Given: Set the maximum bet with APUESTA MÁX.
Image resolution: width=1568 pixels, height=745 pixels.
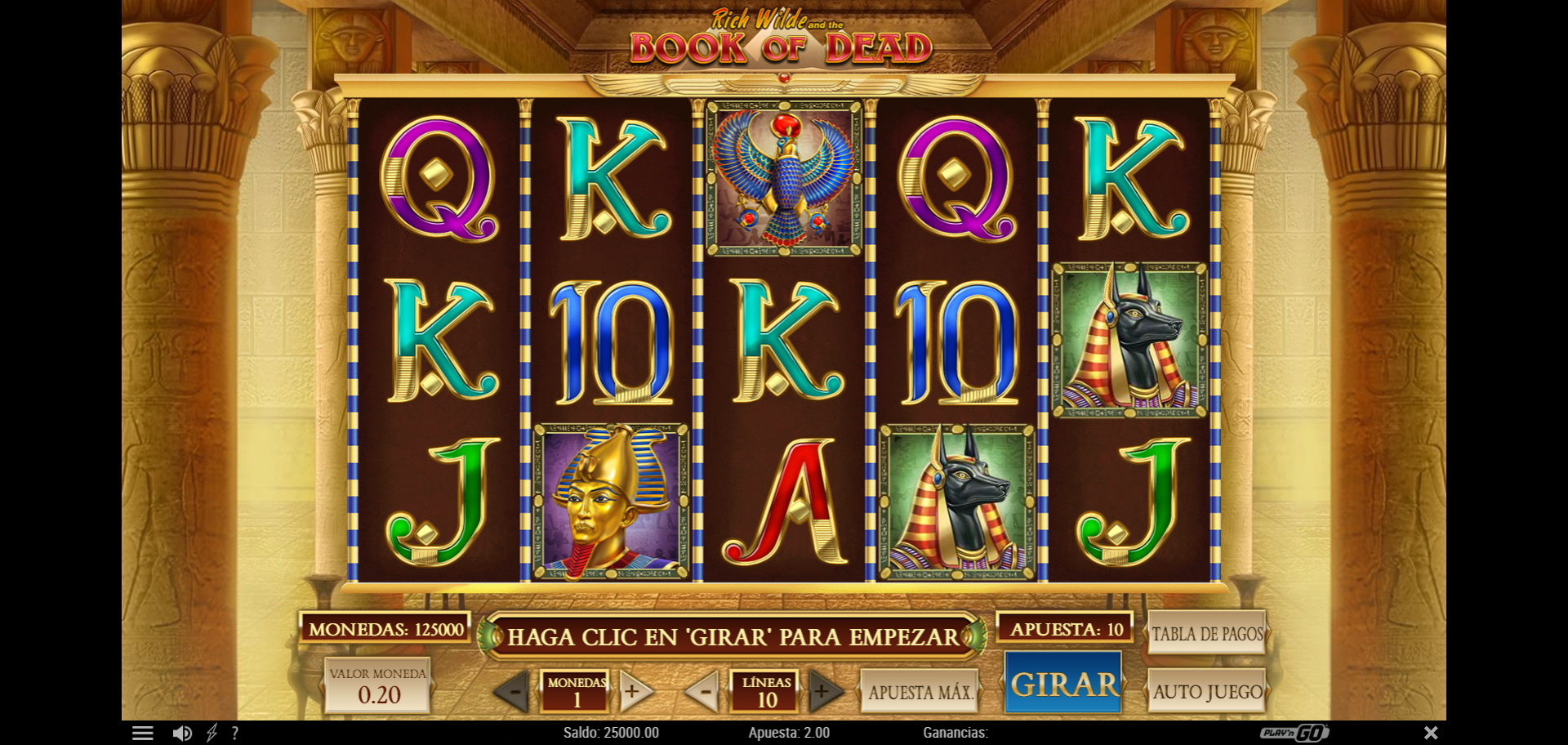Looking at the screenshot, I should 920,692.
